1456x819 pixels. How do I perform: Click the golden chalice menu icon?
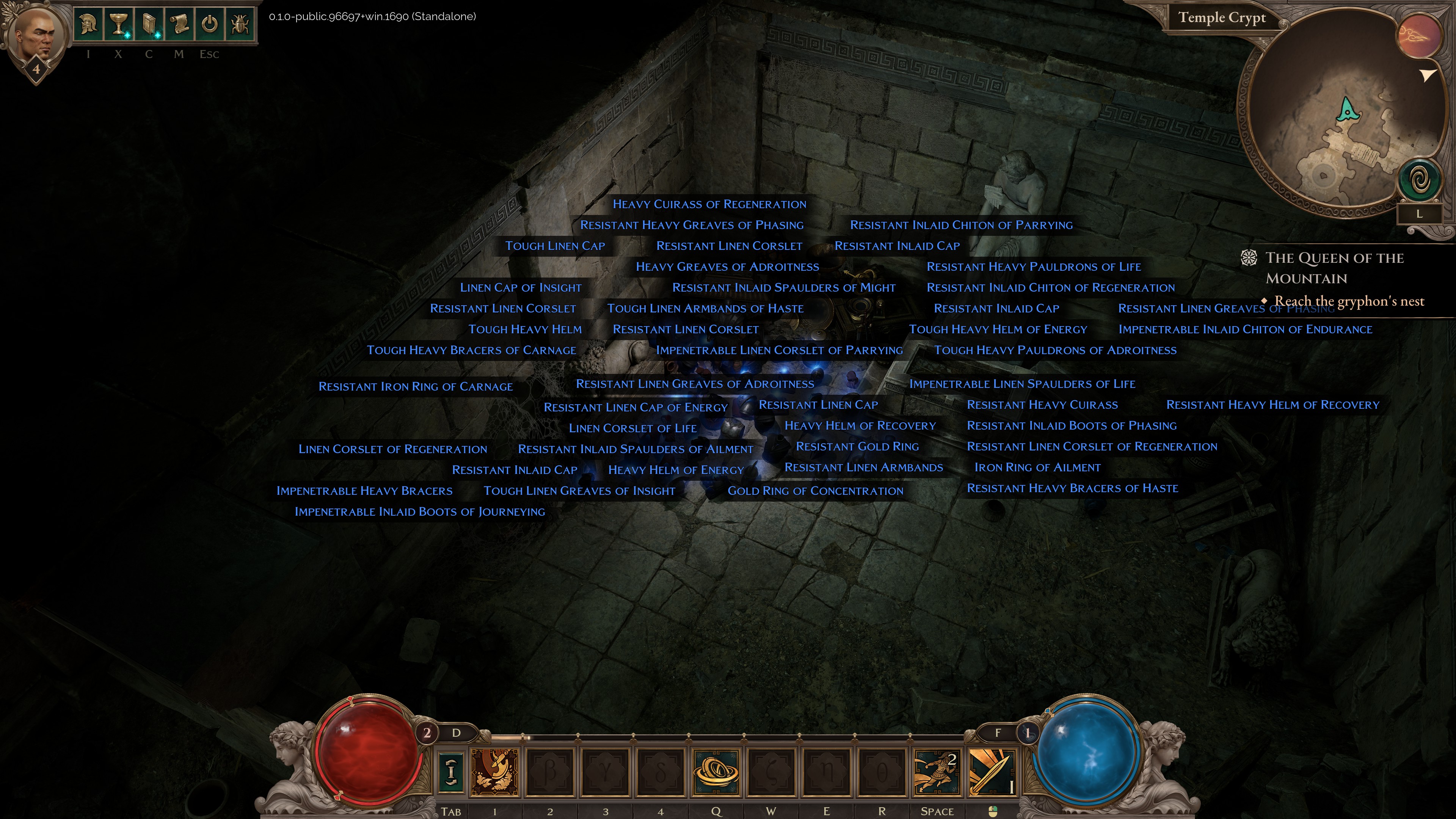118,24
